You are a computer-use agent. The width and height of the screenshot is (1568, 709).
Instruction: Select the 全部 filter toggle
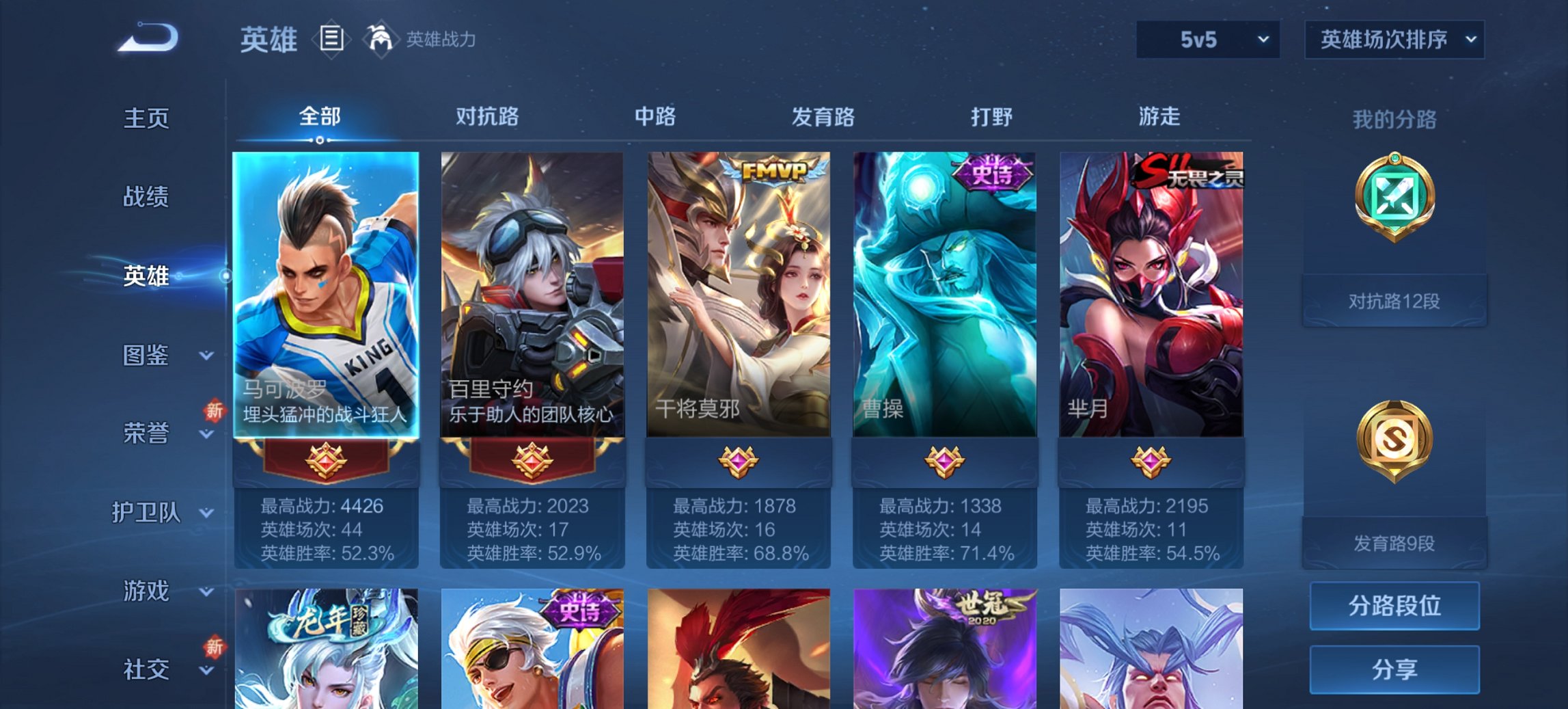(320, 117)
